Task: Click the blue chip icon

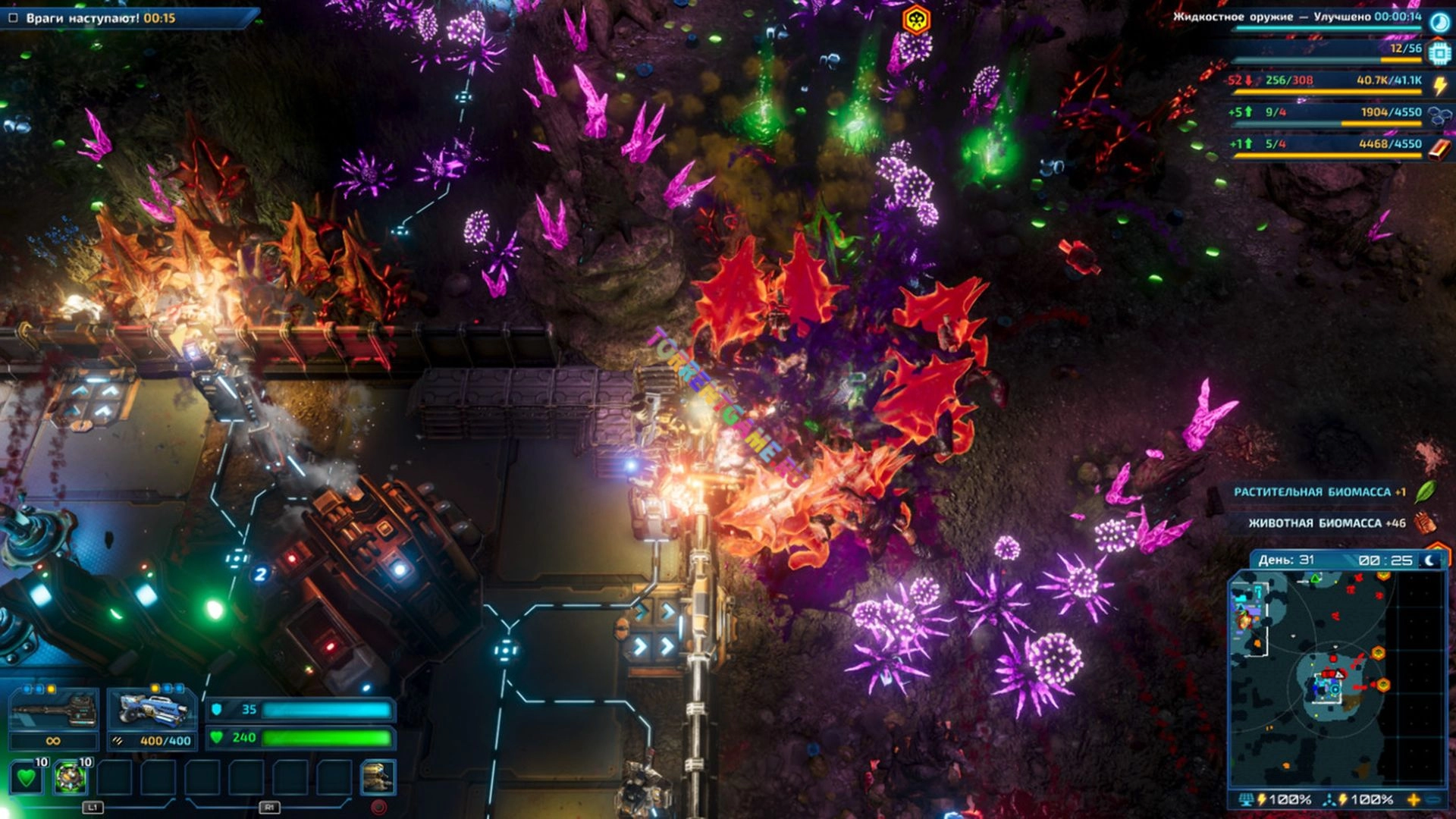Action: click(1439, 53)
